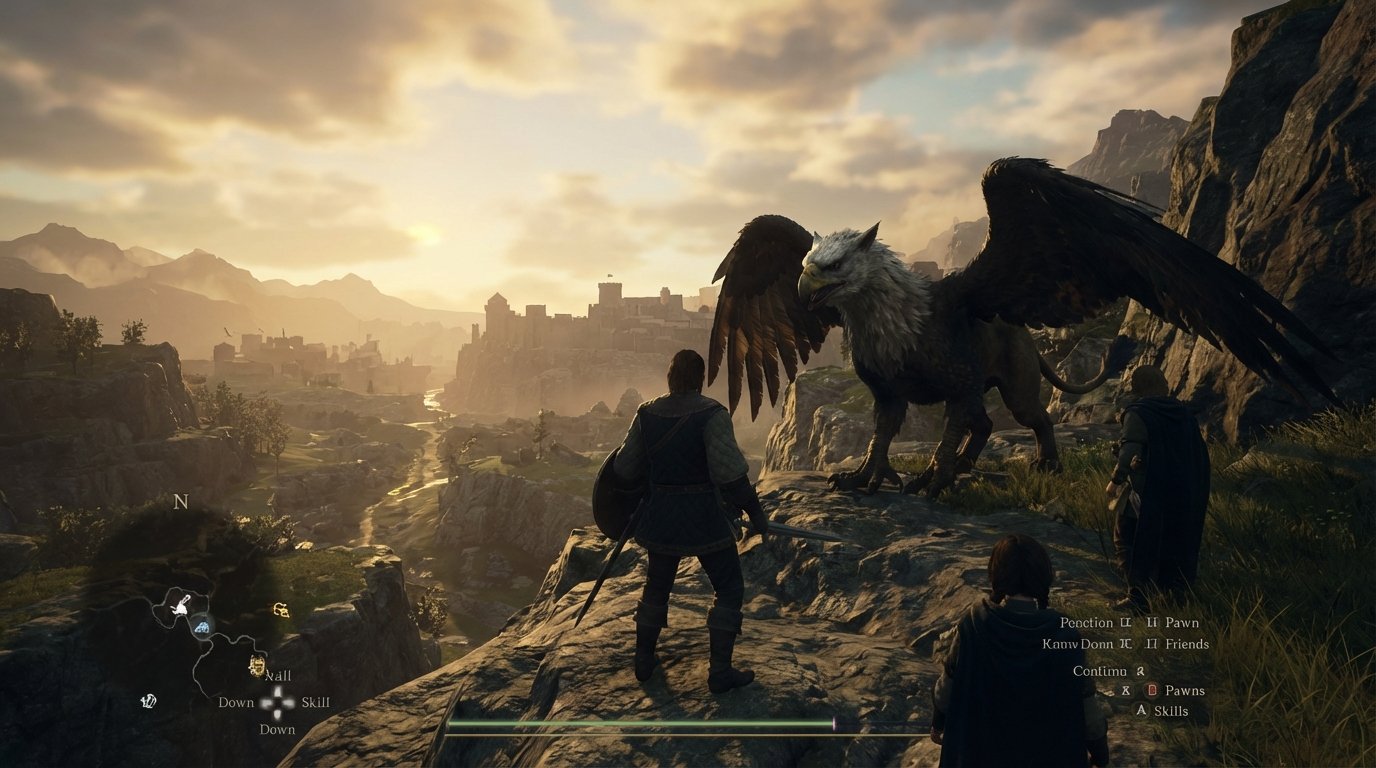Select the Friends prompt
This screenshot has width=1376, height=768.
(x=1188, y=644)
